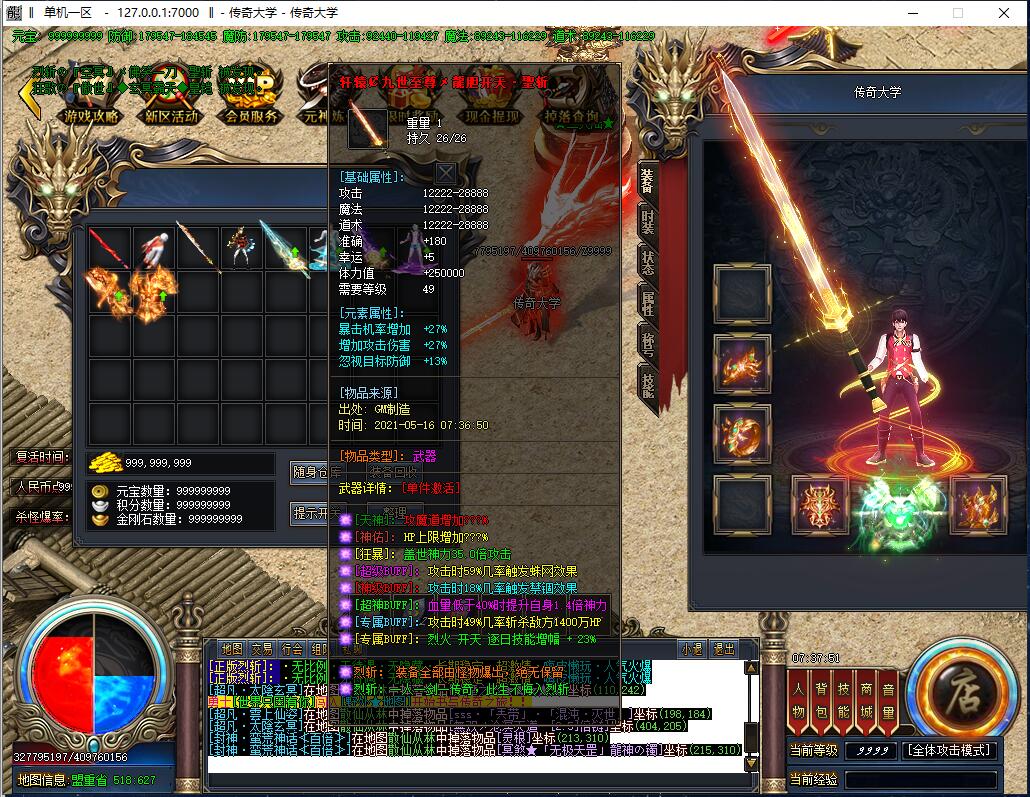Image resolution: width=1030 pixels, height=797 pixels.
Task: Select the red sword in first bag slot
Action: click(109, 247)
